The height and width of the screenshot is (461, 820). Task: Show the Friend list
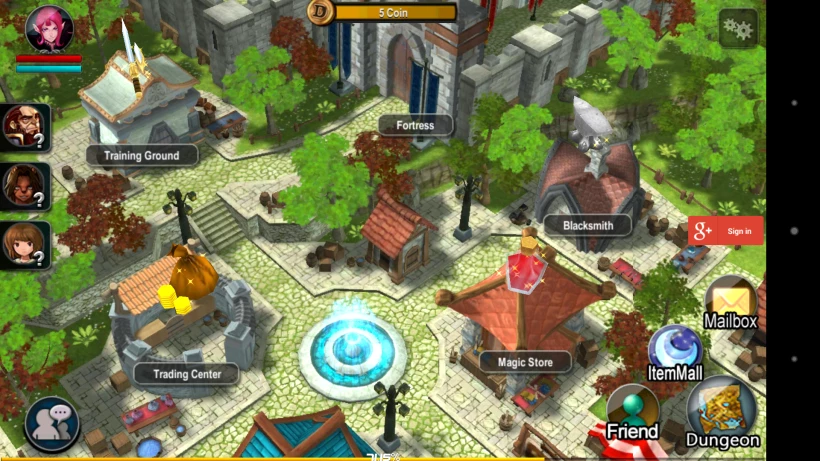pos(633,413)
